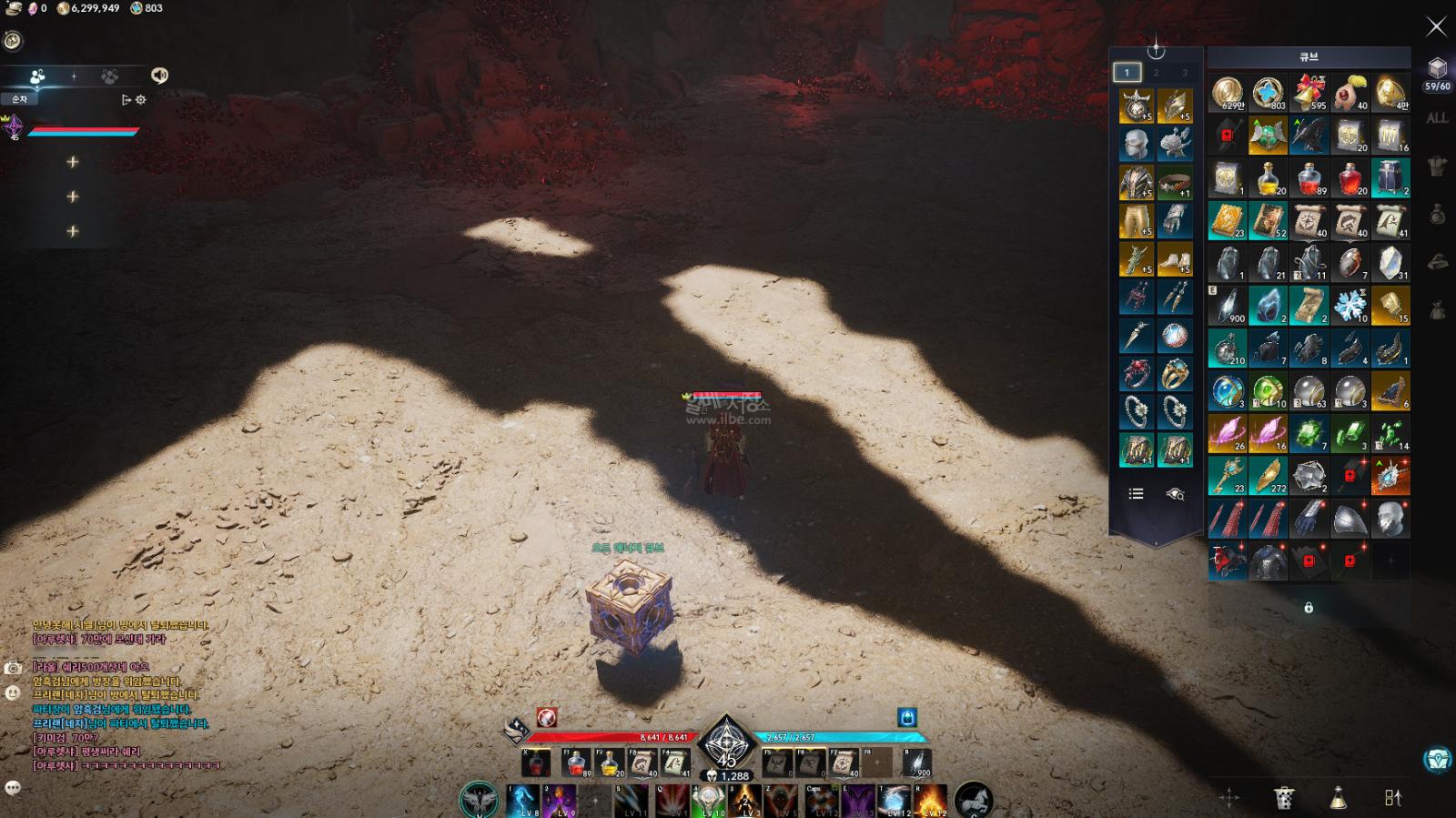This screenshot has height=818, width=1456.
Task: Open the chat speech bubble button
Action: [13, 788]
